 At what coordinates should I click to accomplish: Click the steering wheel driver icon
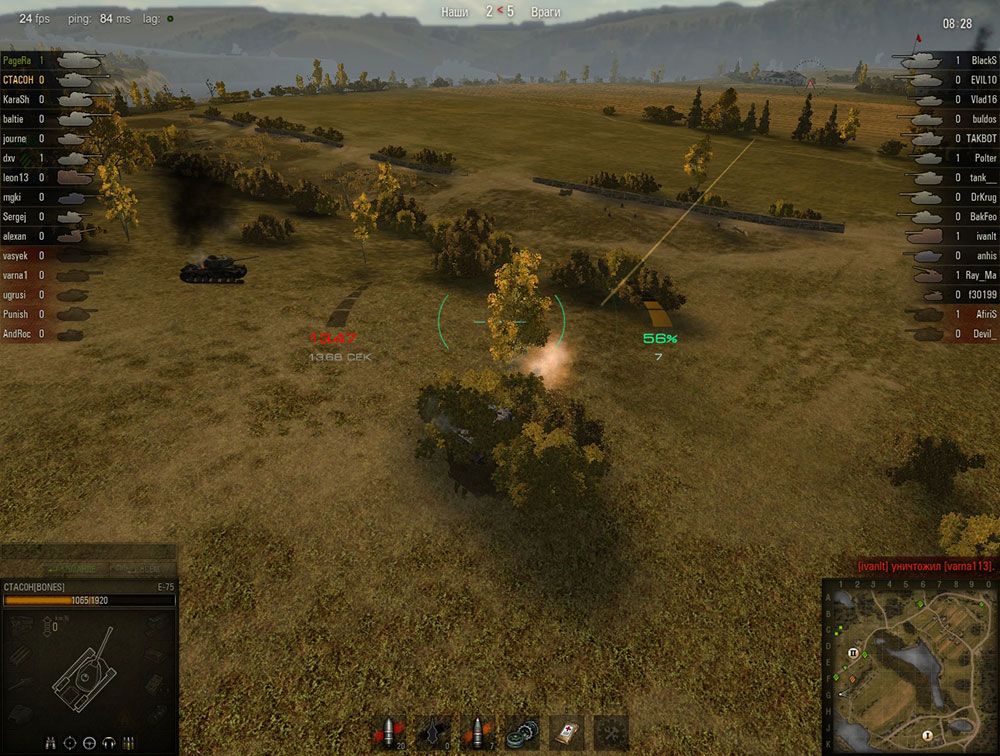(89, 743)
